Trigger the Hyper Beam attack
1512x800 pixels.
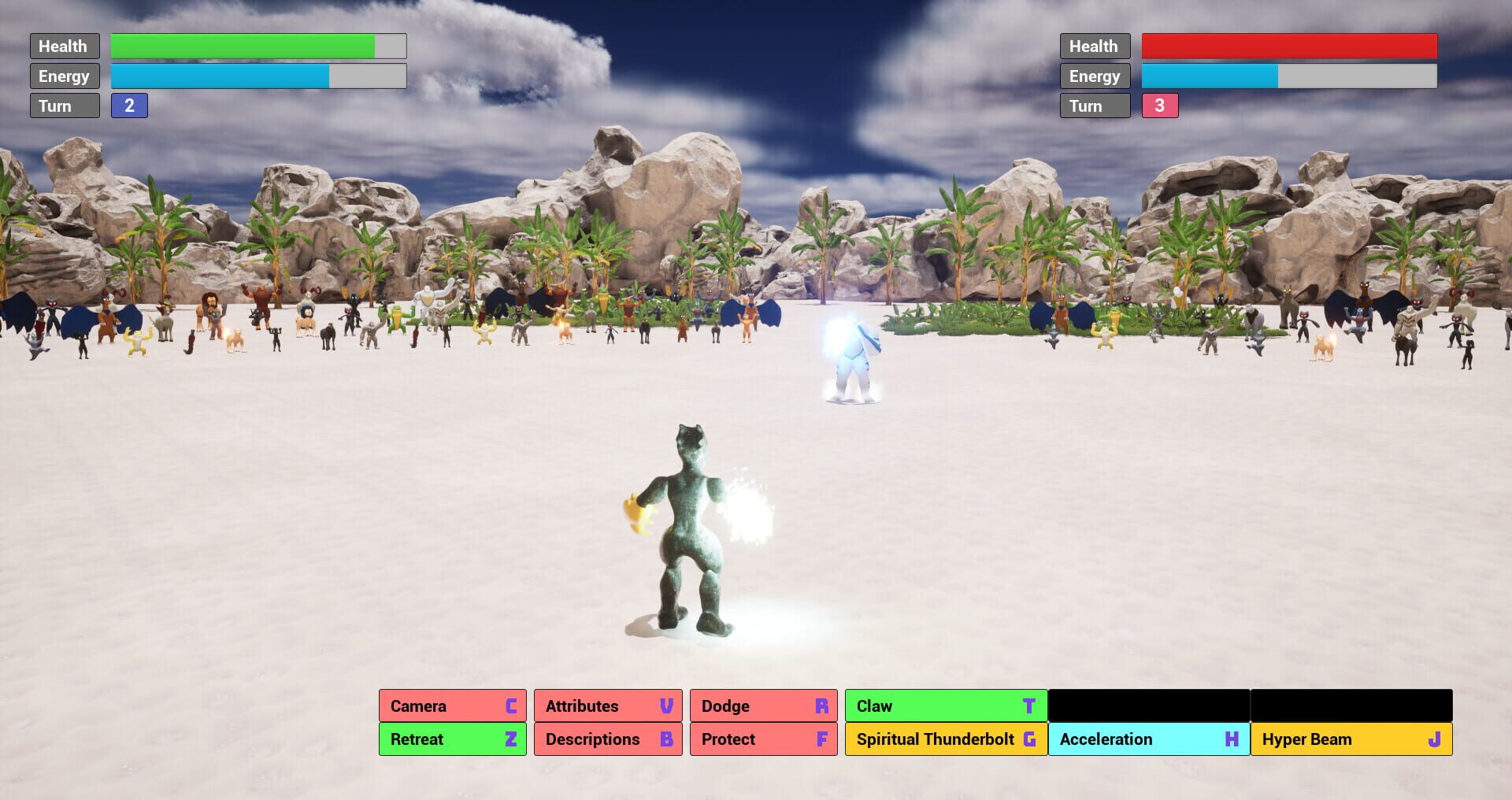(x=1351, y=739)
